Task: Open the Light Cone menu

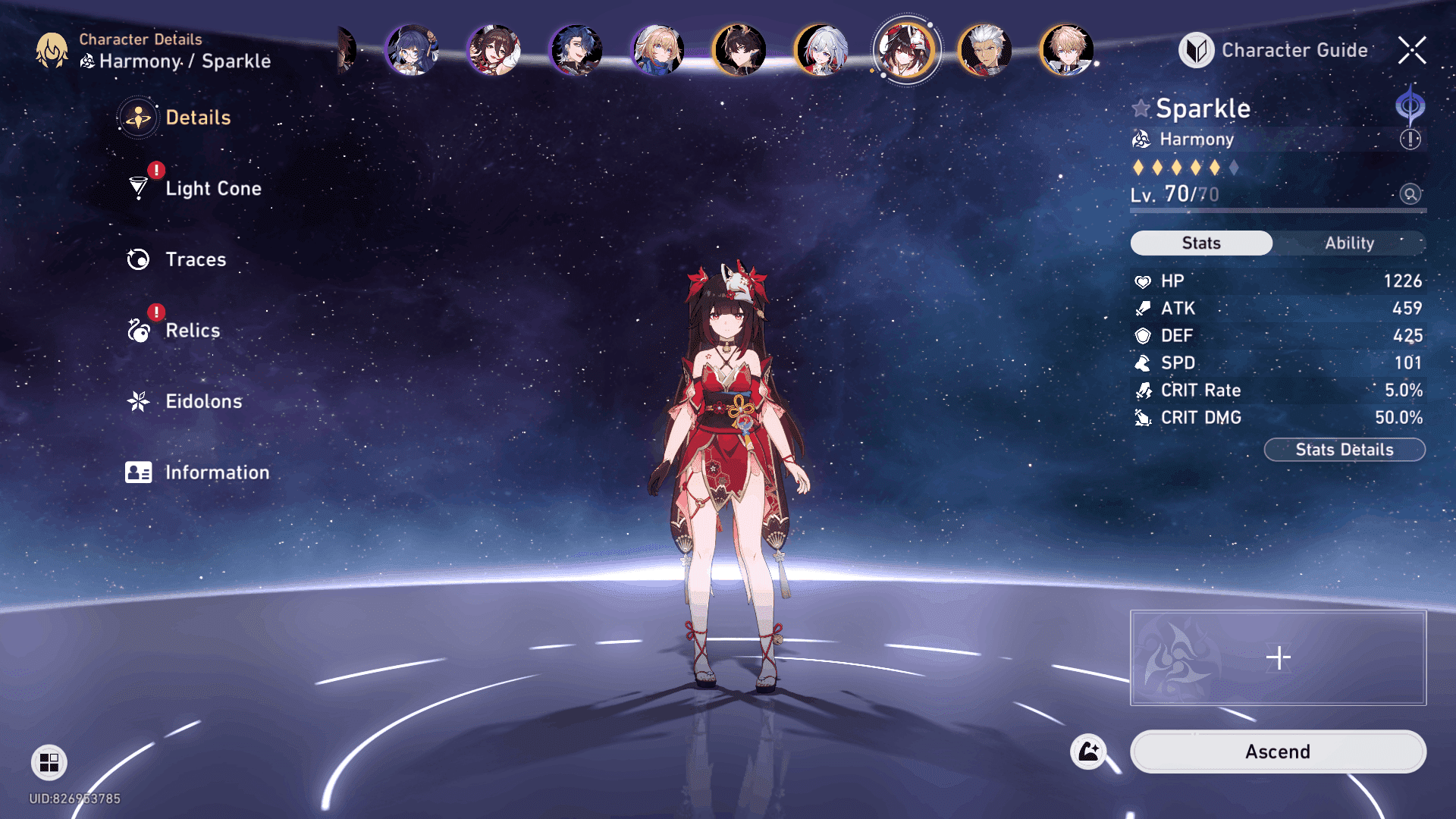Action: coord(212,188)
